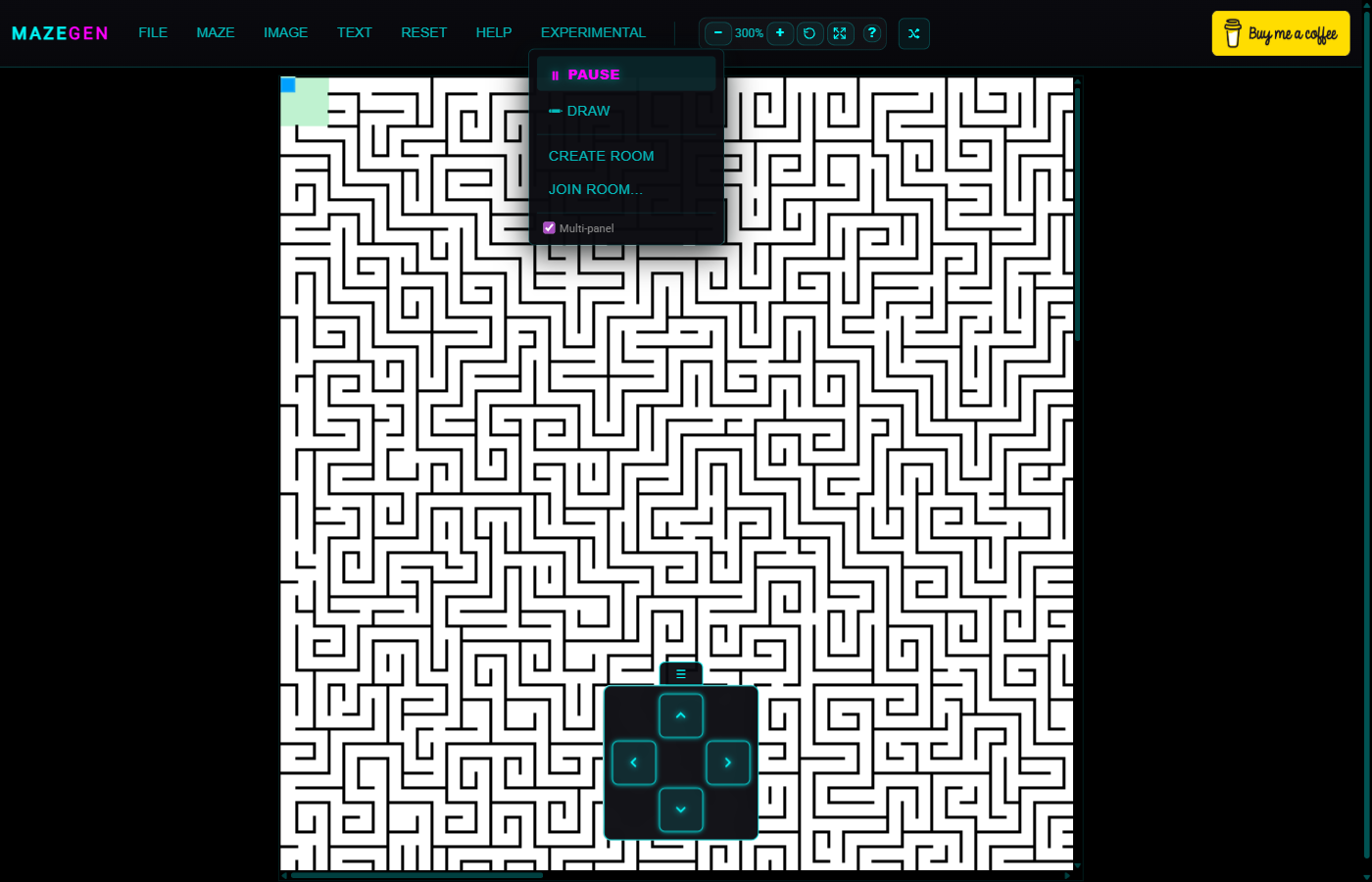Open the FILE menu
The width and height of the screenshot is (1372, 882).
pos(153,32)
